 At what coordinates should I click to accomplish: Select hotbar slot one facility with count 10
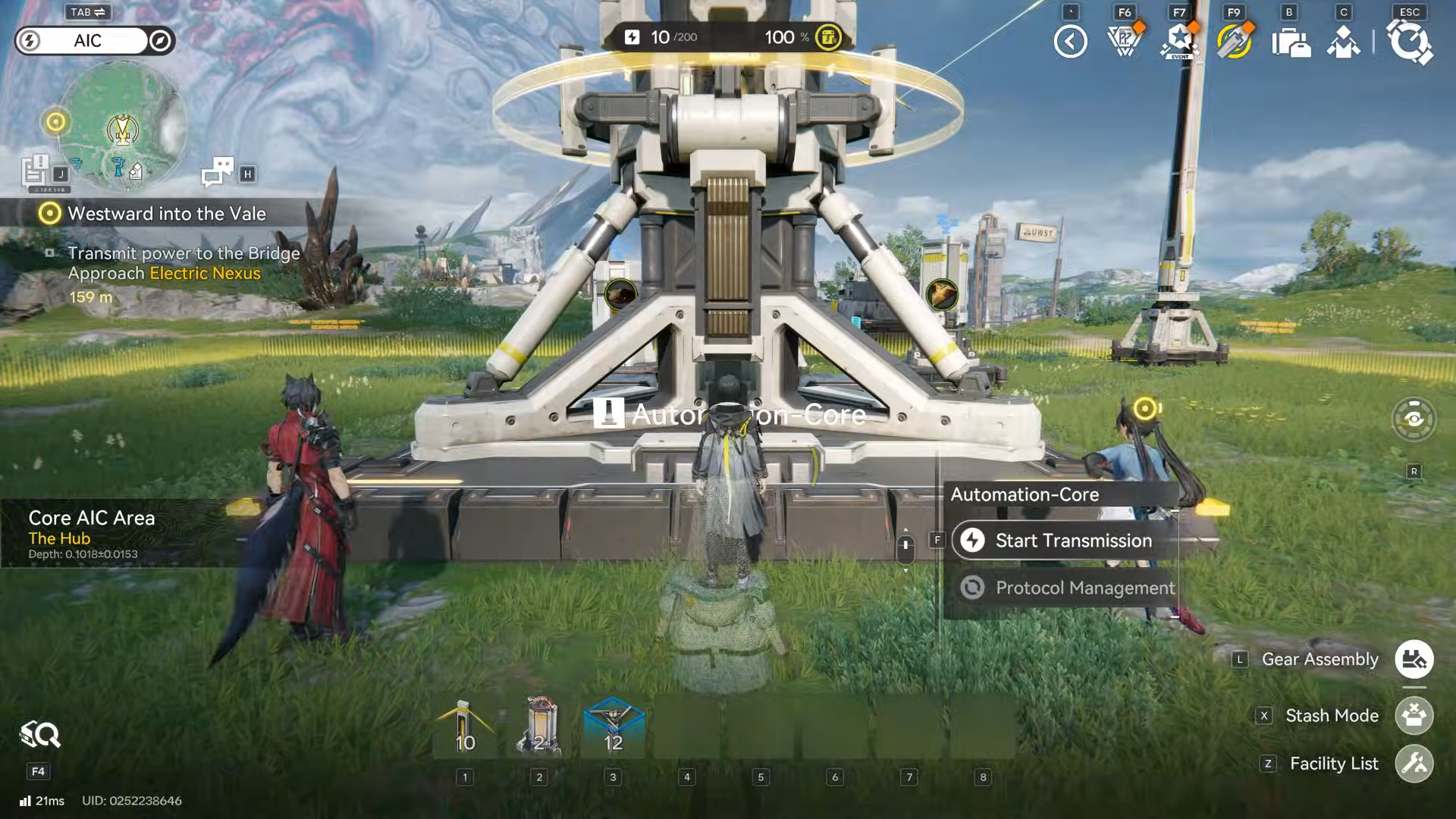pyautogui.click(x=465, y=730)
